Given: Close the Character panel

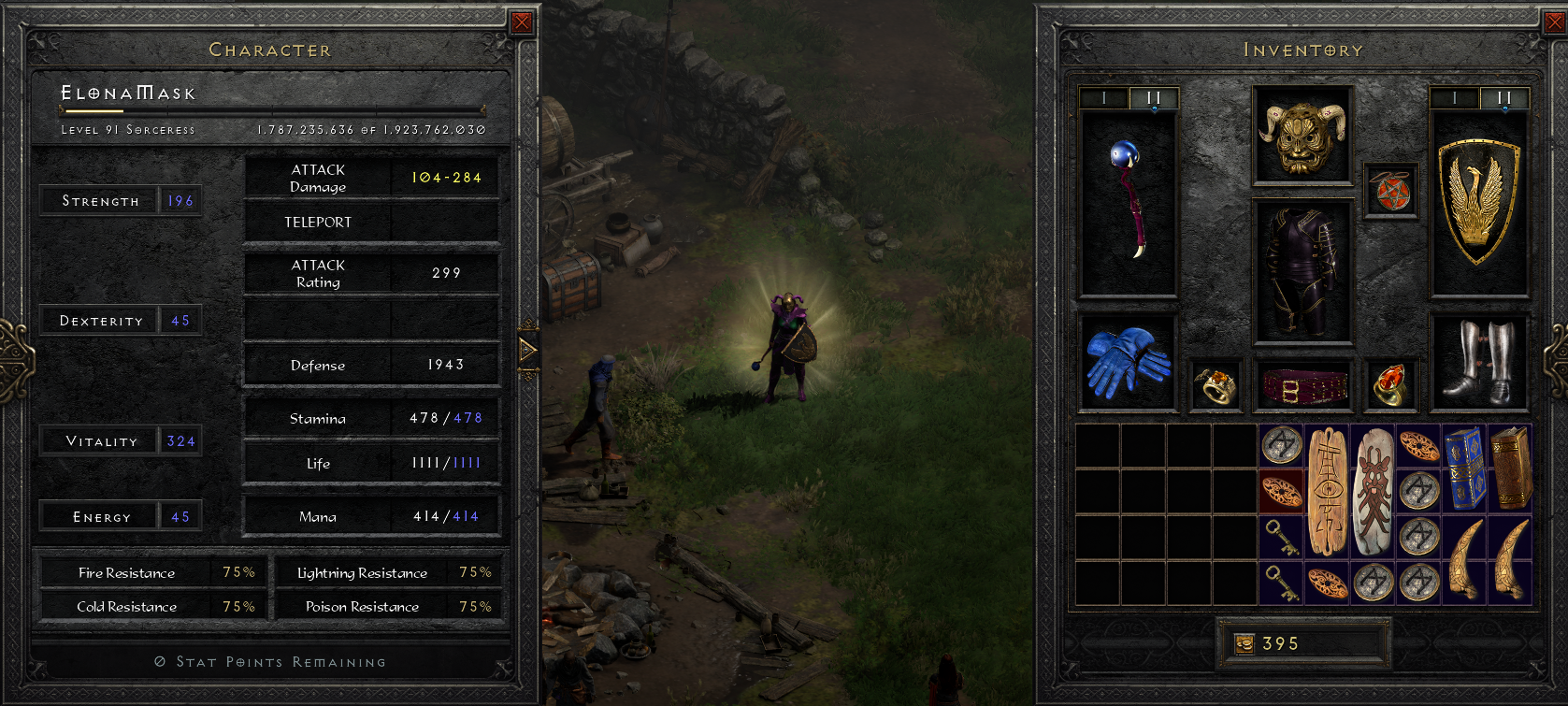Looking at the screenshot, I should (x=522, y=22).
